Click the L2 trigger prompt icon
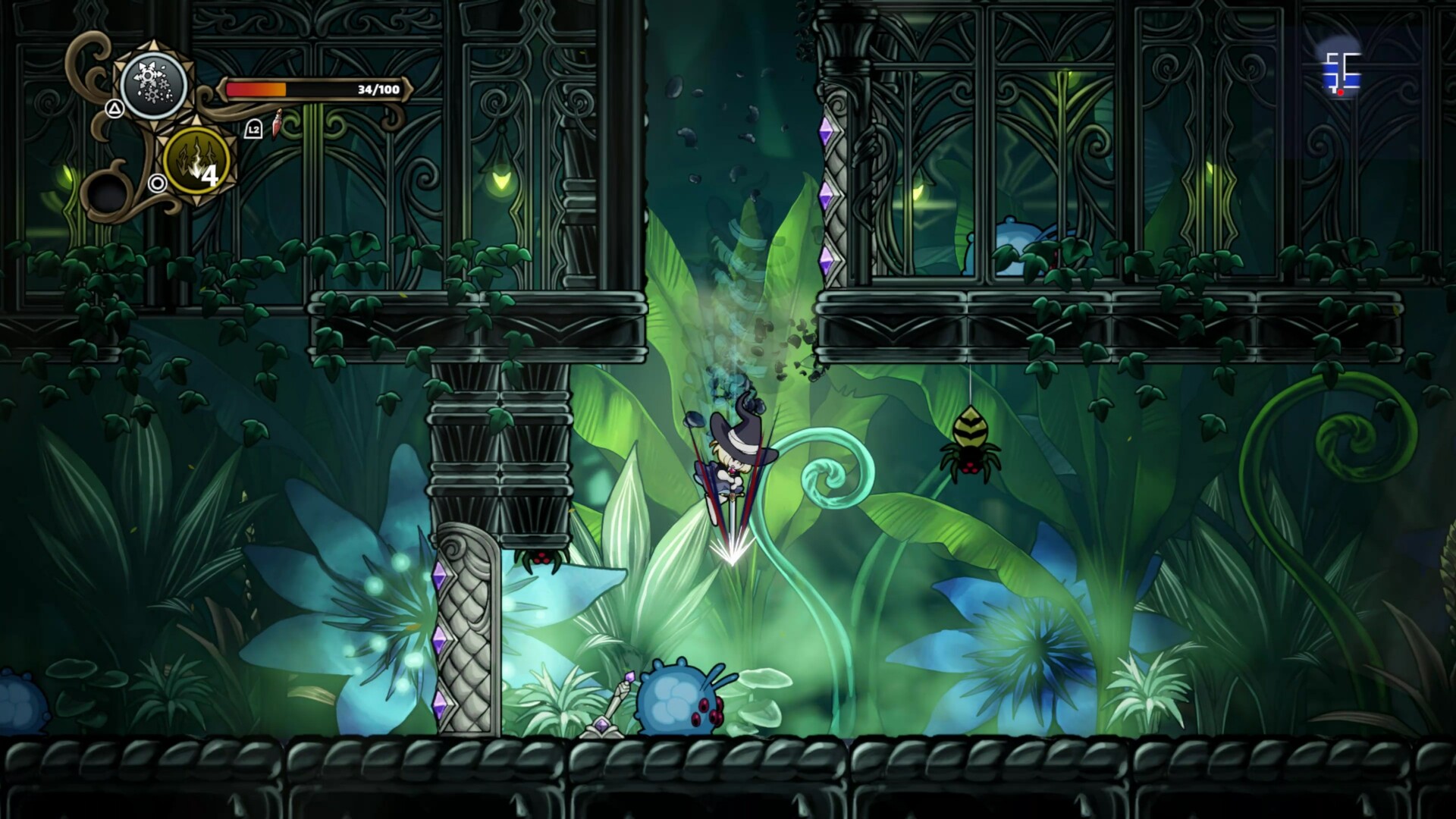This screenshot has height=819, width=1456. point(253,128)
